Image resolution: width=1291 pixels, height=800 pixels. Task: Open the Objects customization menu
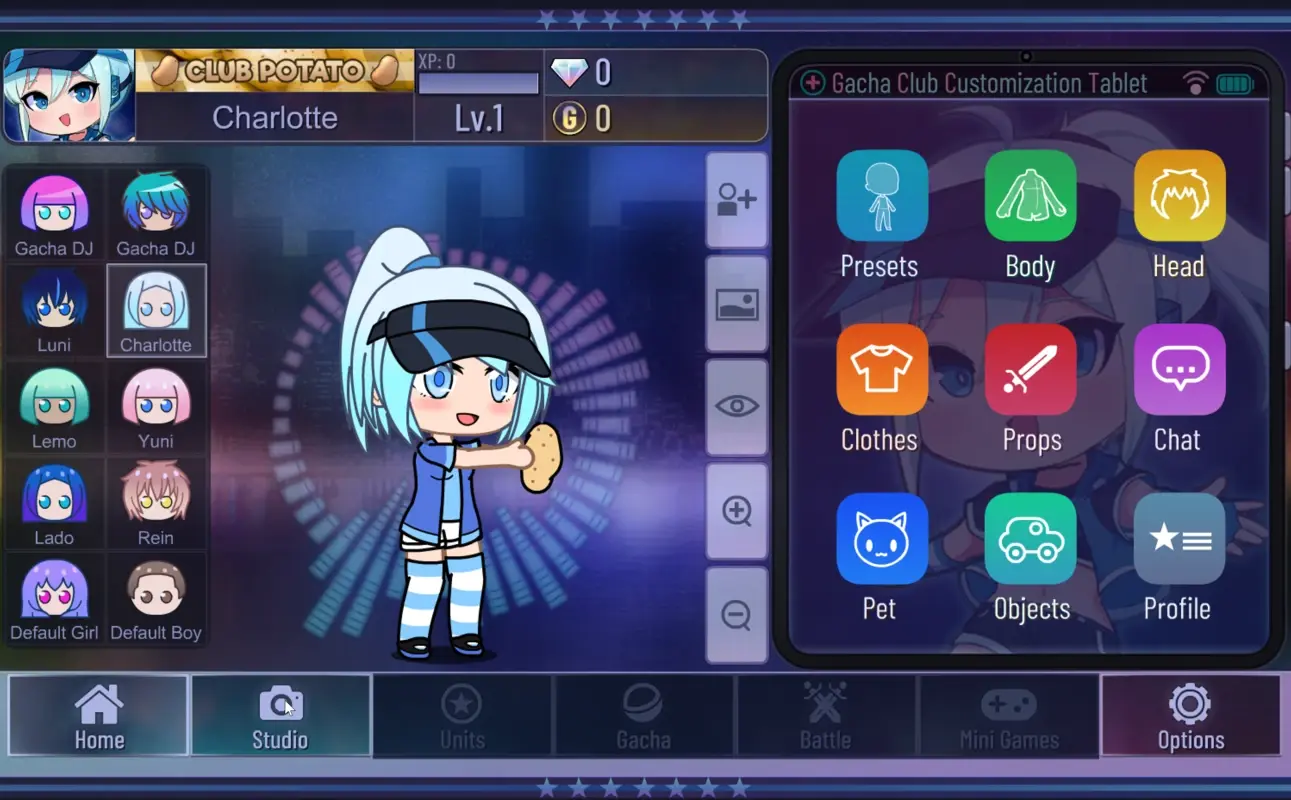1030,538
